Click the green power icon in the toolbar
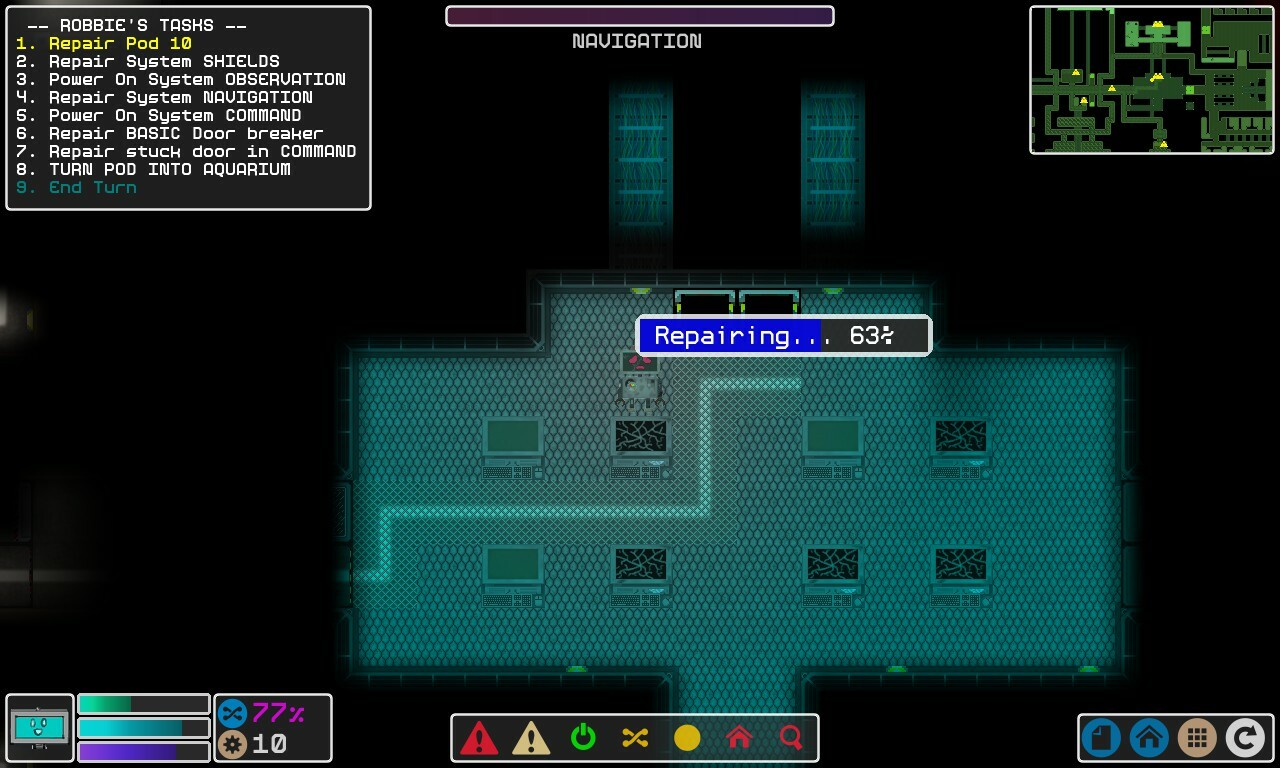Viewport: 1280px width, 768px height. coord(584,739)
